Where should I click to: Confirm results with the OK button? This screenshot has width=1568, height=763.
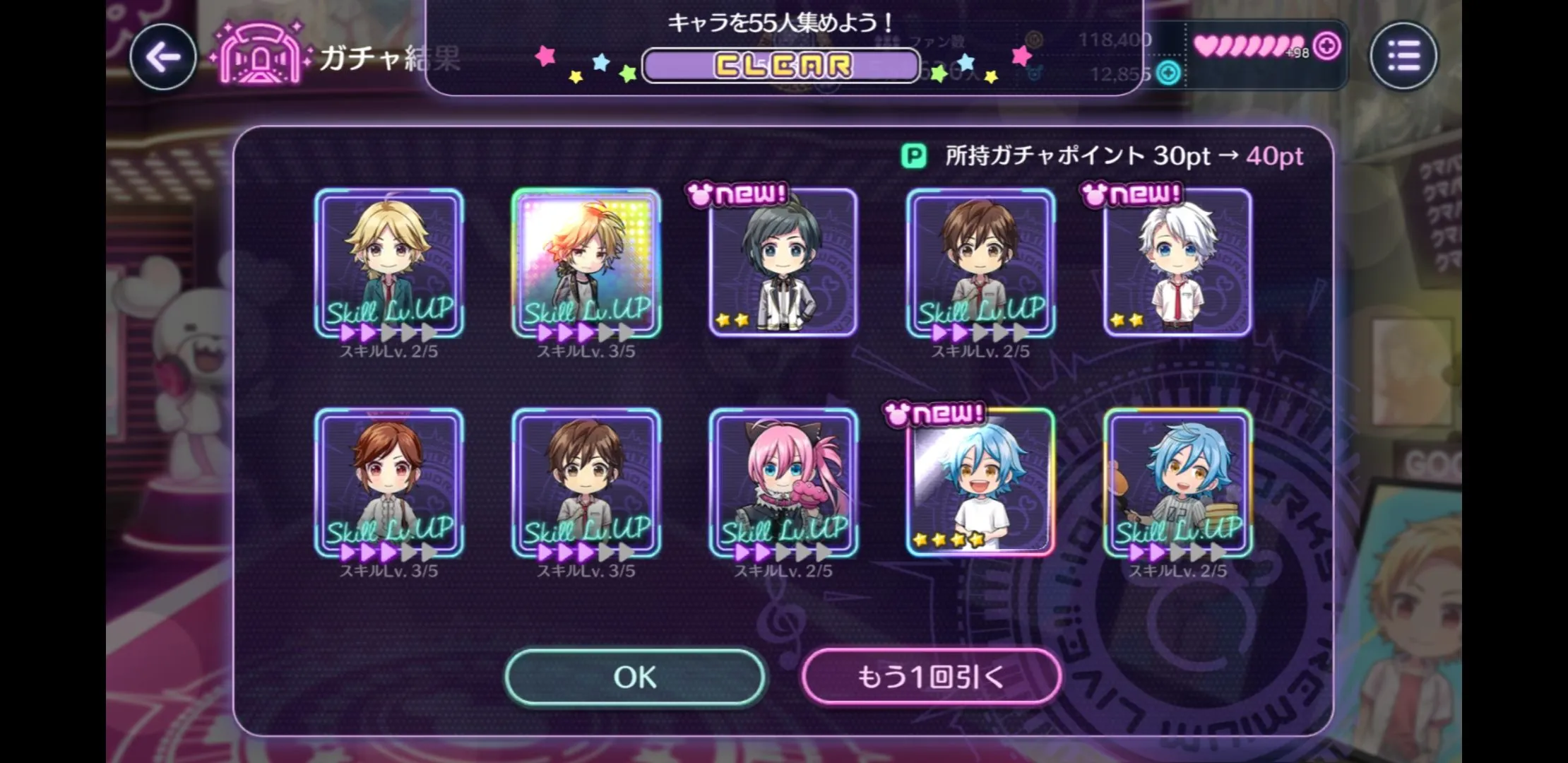click(635, 677)
